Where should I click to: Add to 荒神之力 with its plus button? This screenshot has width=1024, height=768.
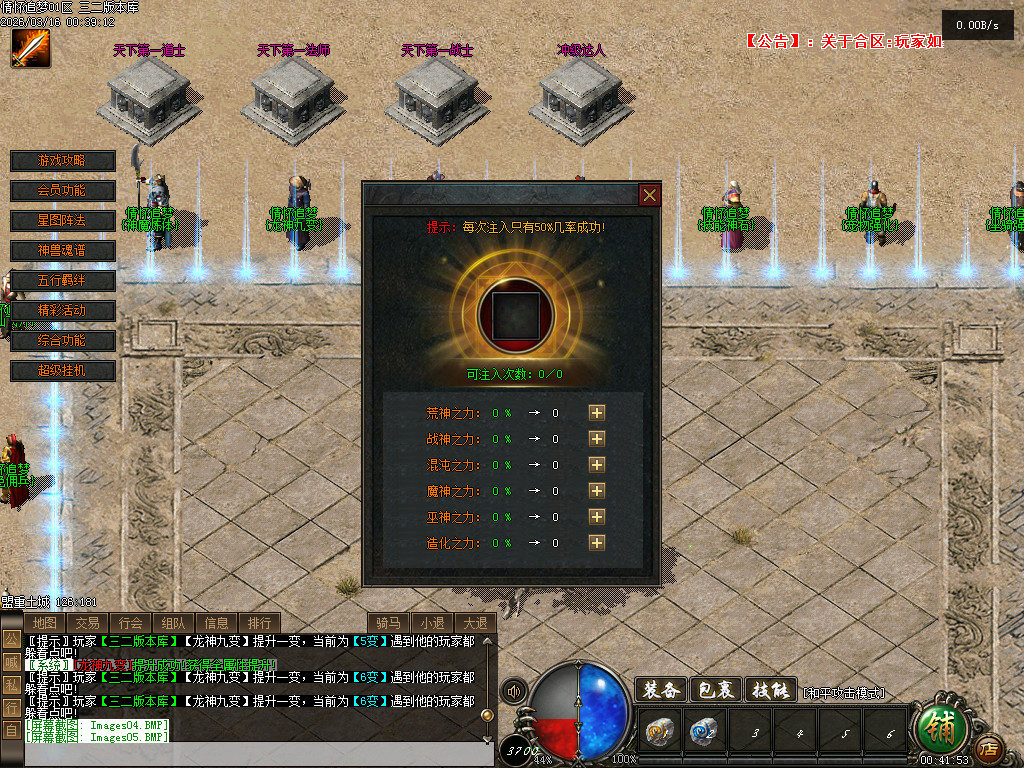coord(597,412)
